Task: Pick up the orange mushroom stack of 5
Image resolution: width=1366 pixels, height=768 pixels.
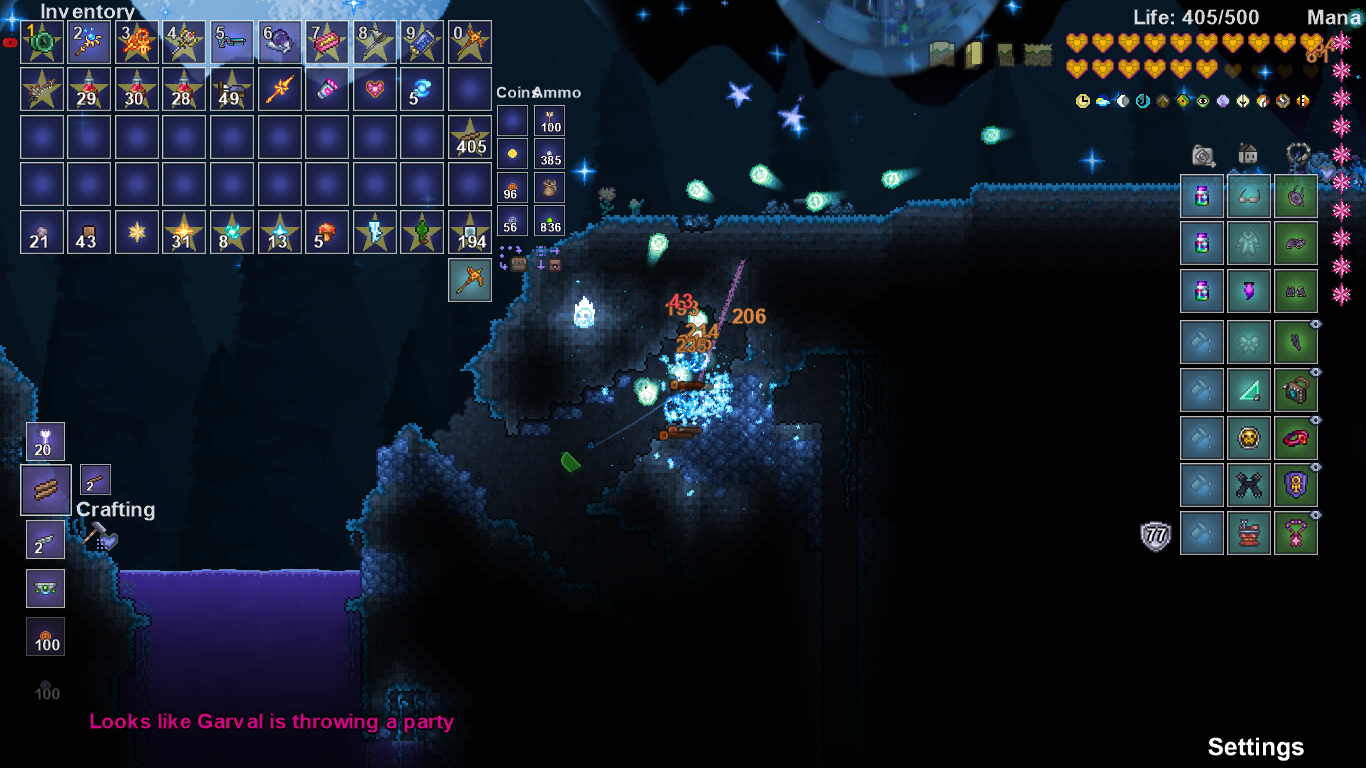Action: (327, 232)
